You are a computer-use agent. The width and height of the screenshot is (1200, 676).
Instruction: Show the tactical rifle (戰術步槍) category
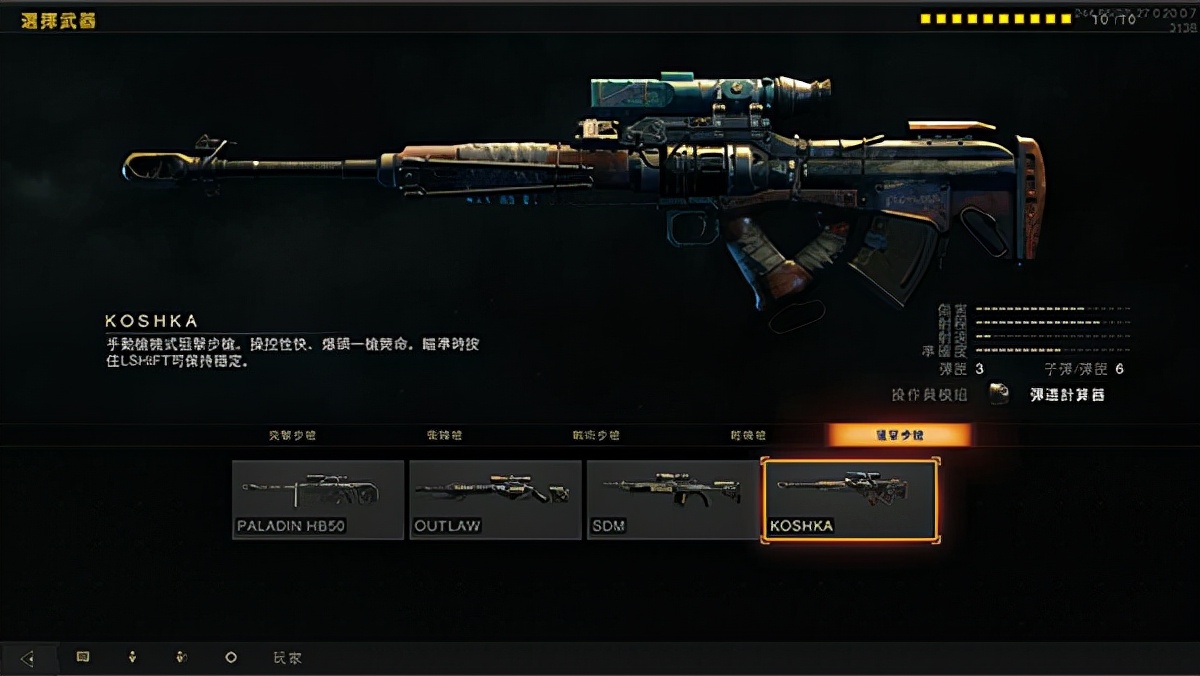click(596, 436)
